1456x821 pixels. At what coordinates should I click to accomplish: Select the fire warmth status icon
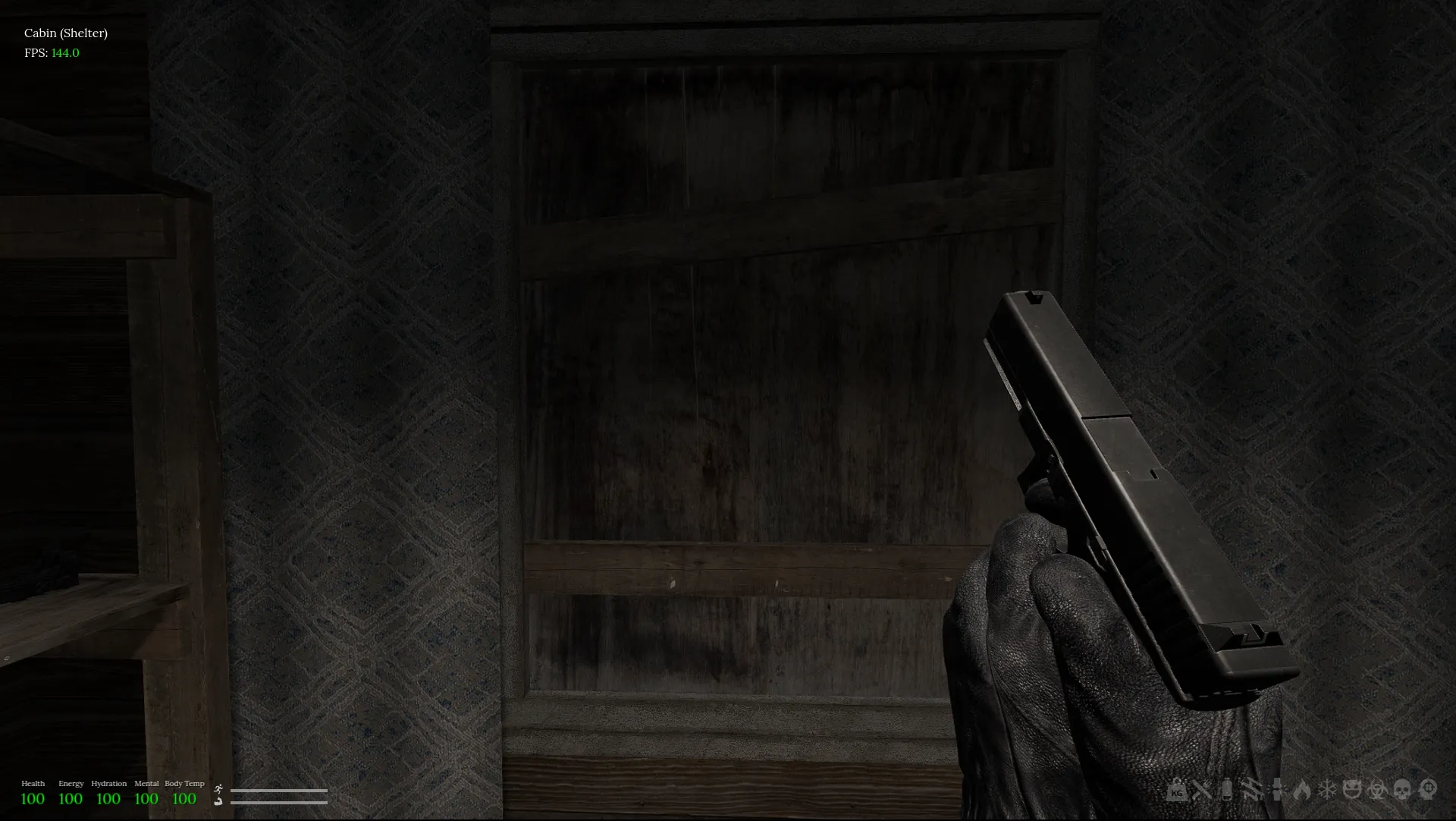(1302, 791)
